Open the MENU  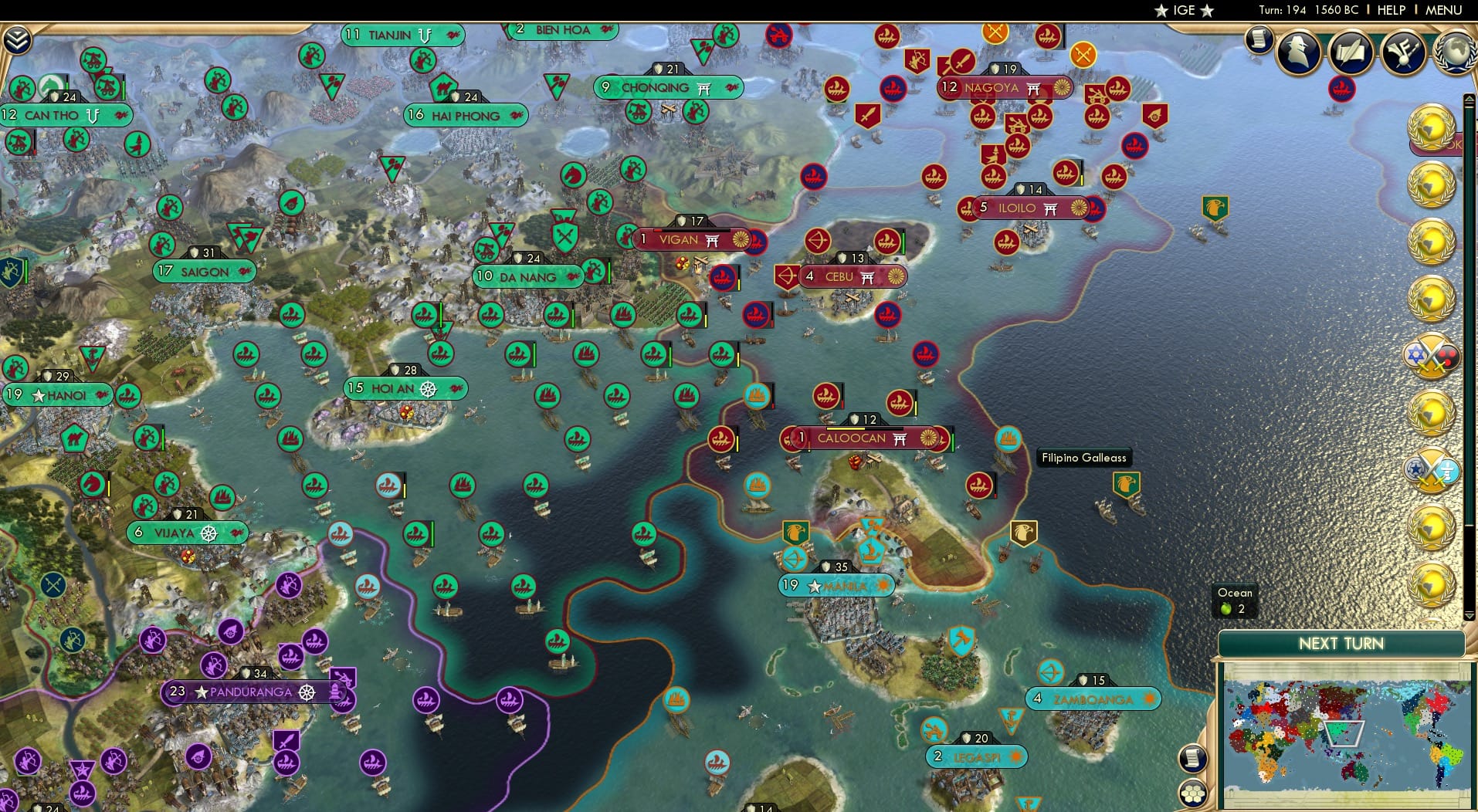[1443, 10]
